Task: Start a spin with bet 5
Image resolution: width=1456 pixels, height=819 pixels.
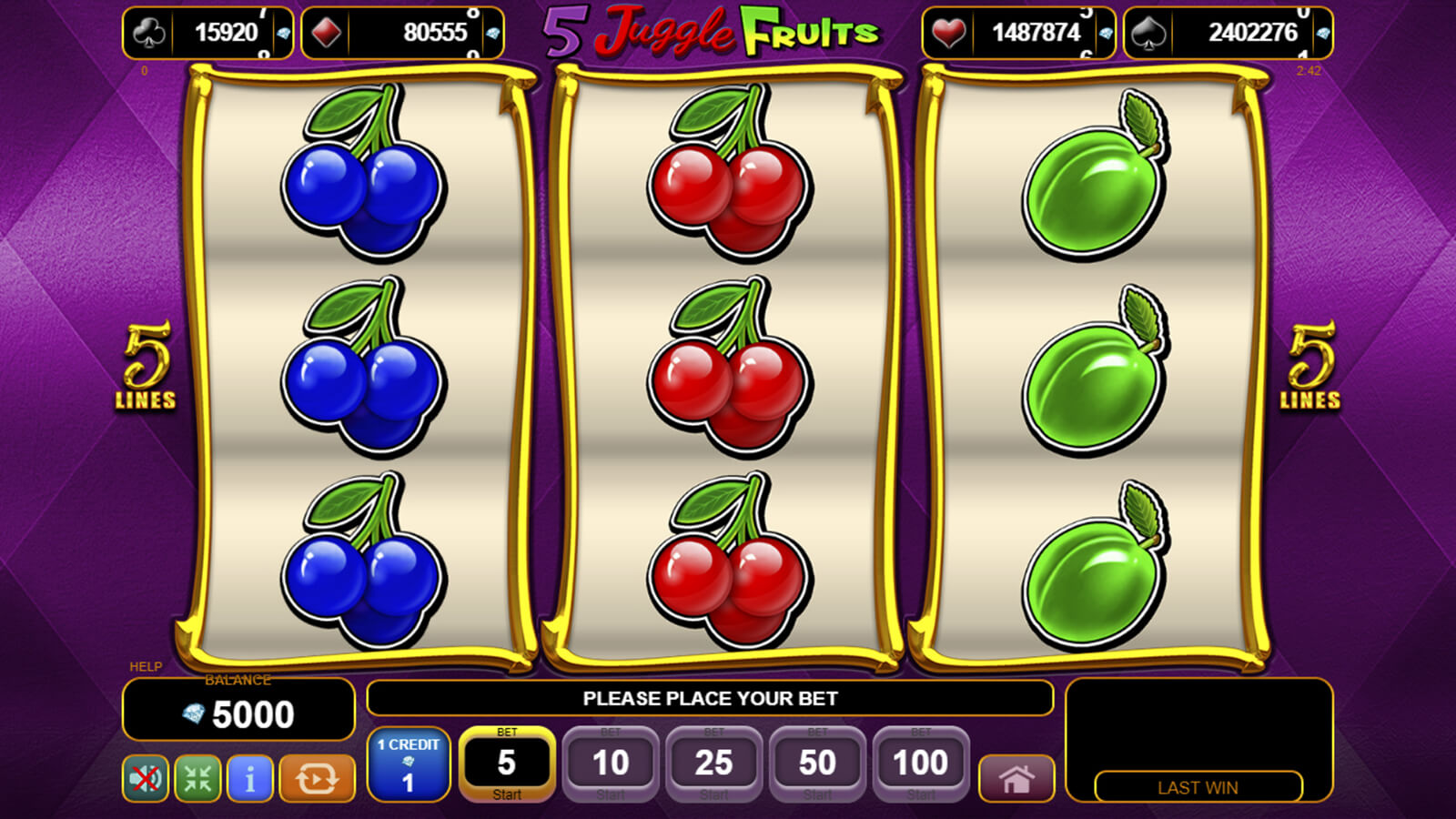Action: click(507, 763)
